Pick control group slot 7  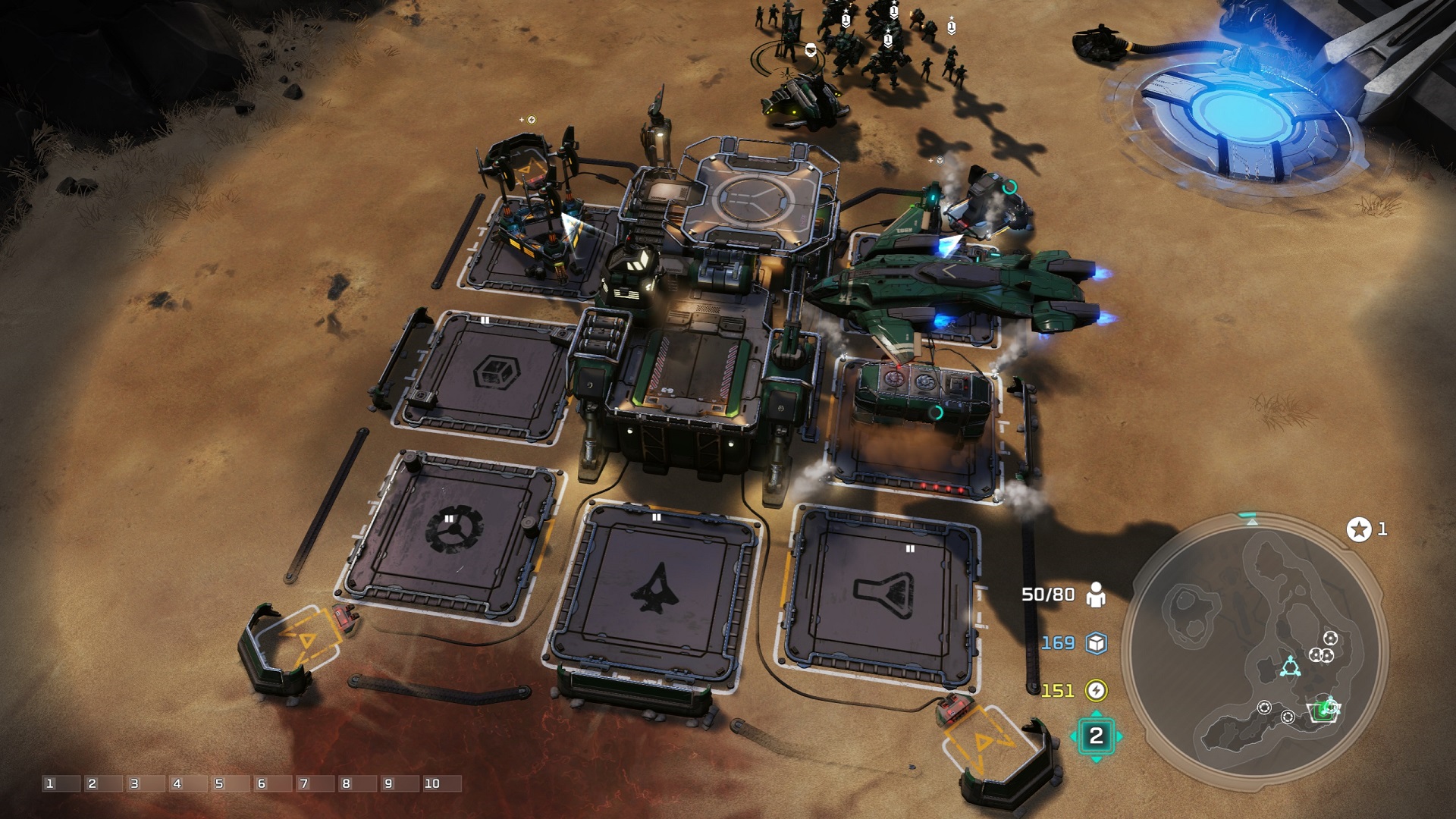pyautogui.click(x=315, y=783)
